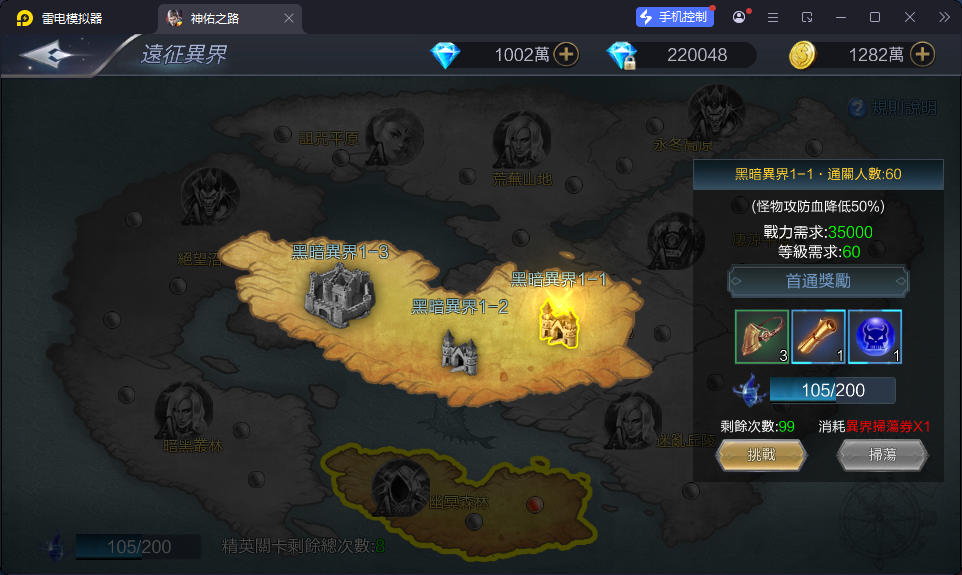Open the 手机控制 phone control

coord(675,17)
